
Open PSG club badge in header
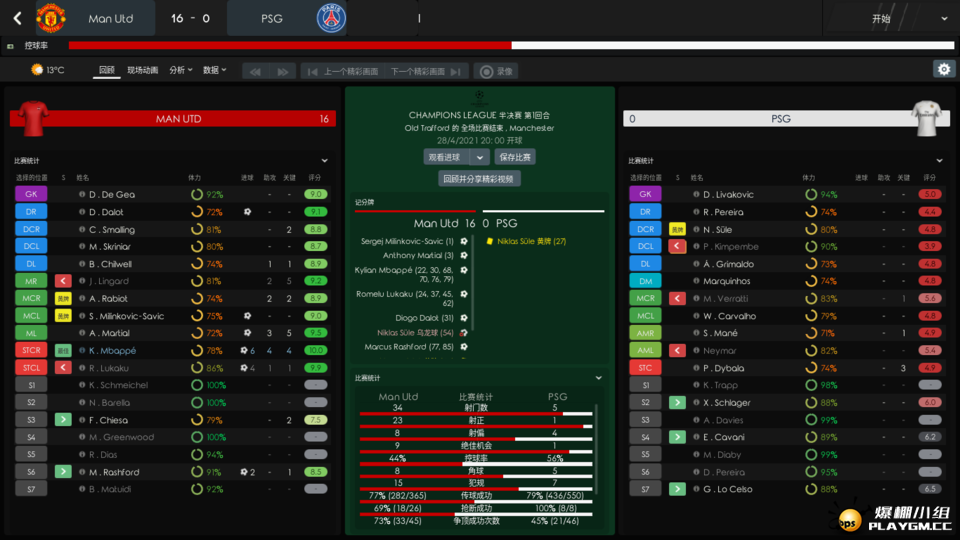pyautogui.click(x=331, y=18)
